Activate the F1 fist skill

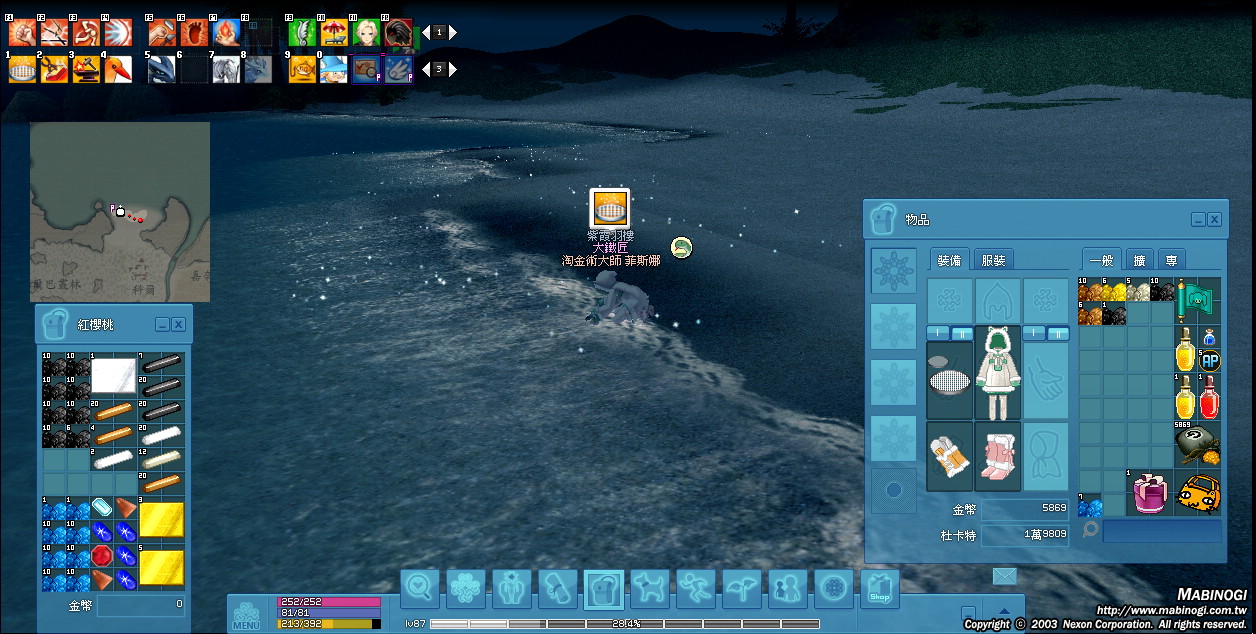pos(22,33)
